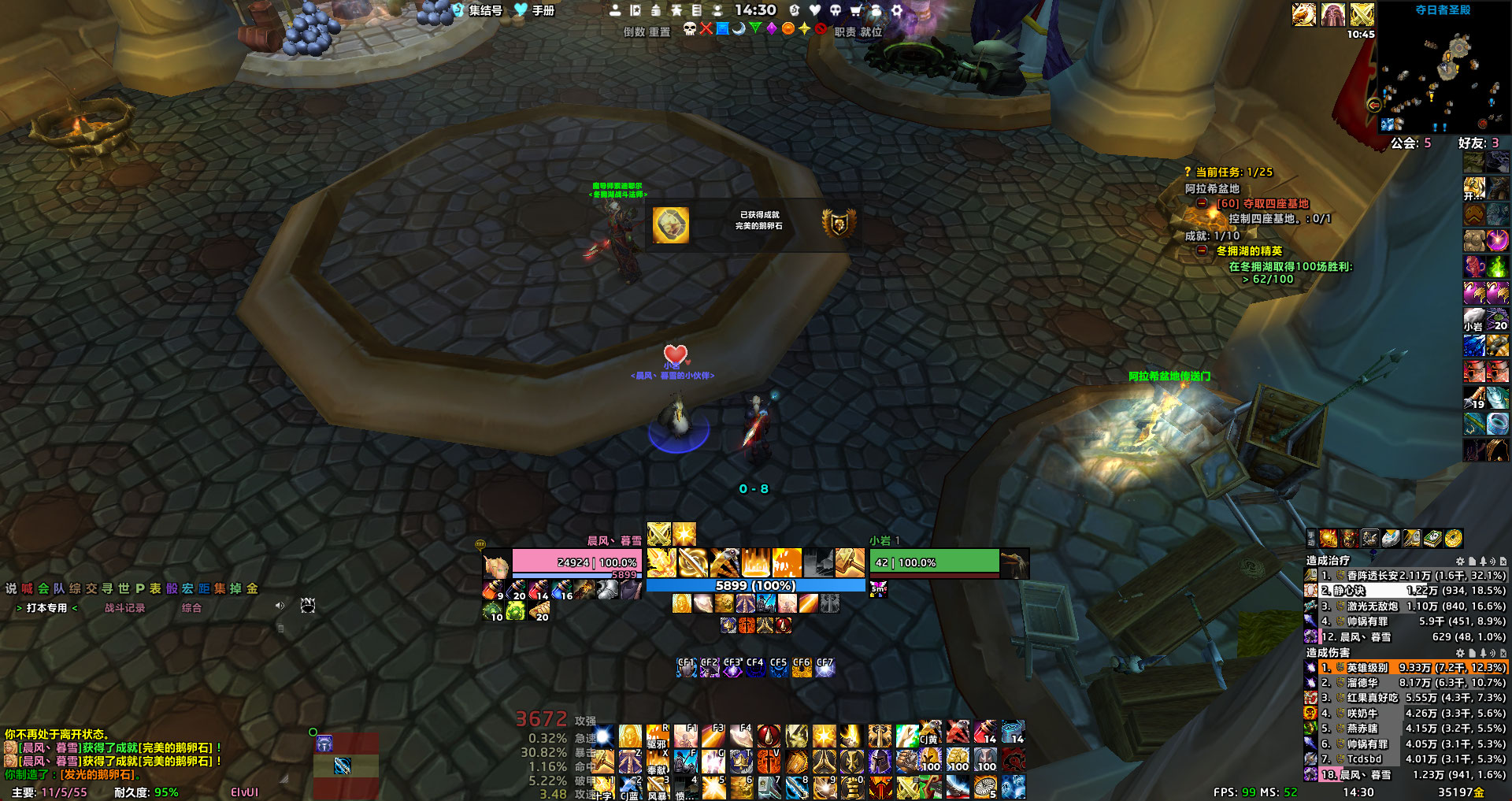Screen dimensions: 1512x801
Task: Start the 倒数 countdown
Action: tap(635, 32)
